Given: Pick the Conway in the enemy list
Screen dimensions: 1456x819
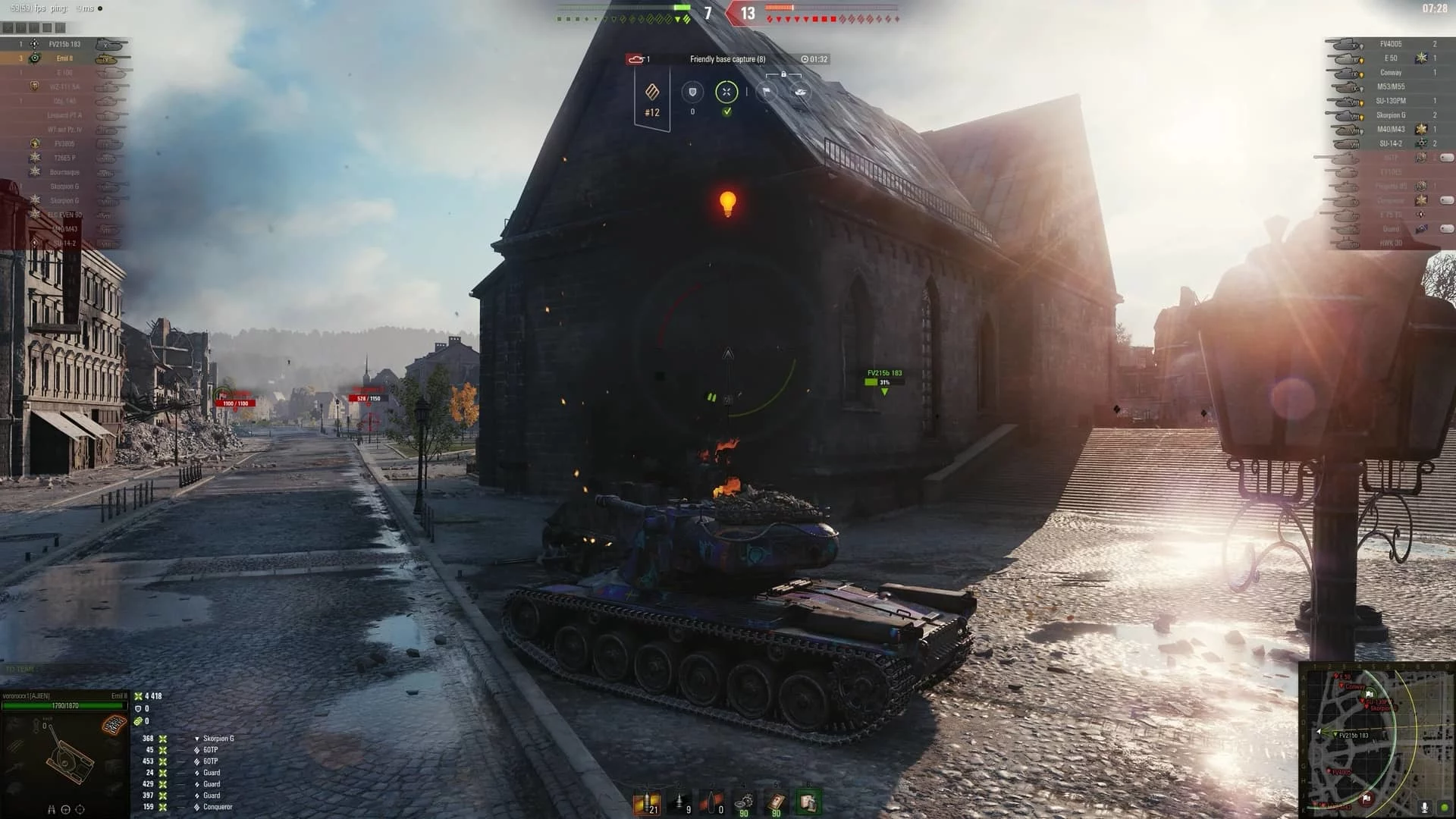Looking at the screenshot, I should click(x=1390, y=73).
